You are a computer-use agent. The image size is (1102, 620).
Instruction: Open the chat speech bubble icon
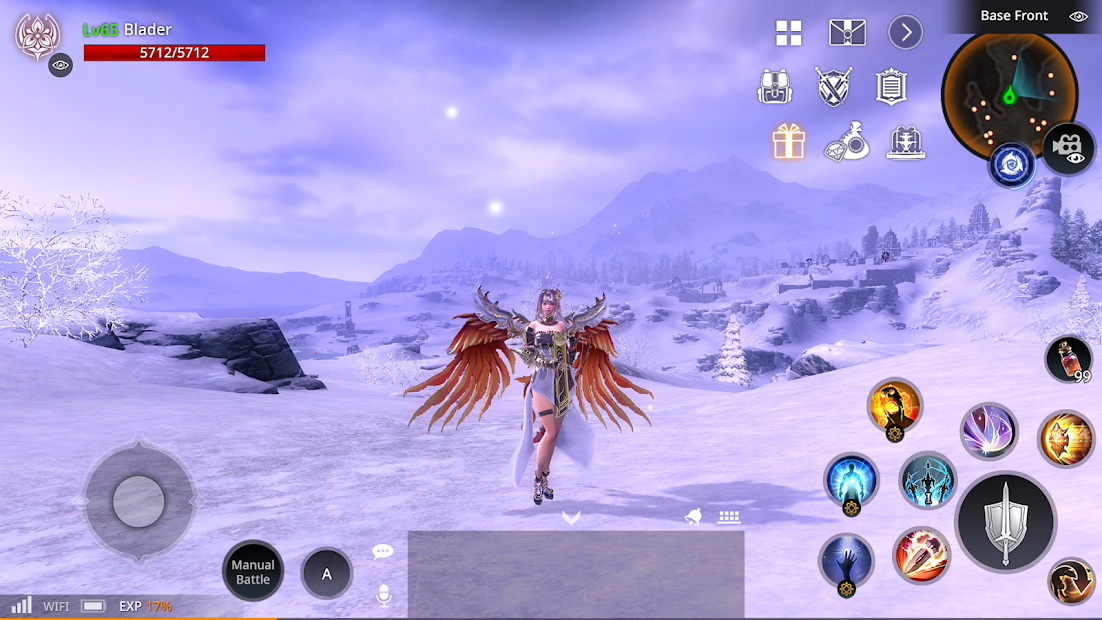click(383, 551)
